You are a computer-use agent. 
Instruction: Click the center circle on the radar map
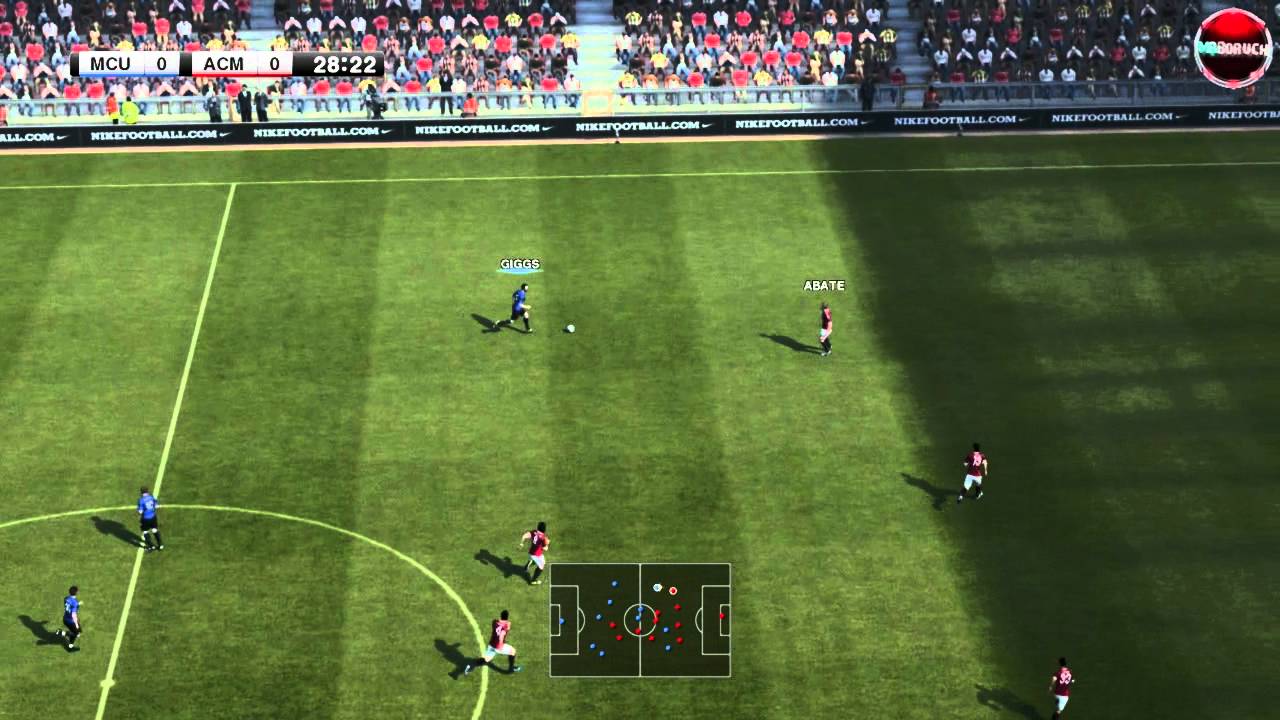click(x=640, y=620)
